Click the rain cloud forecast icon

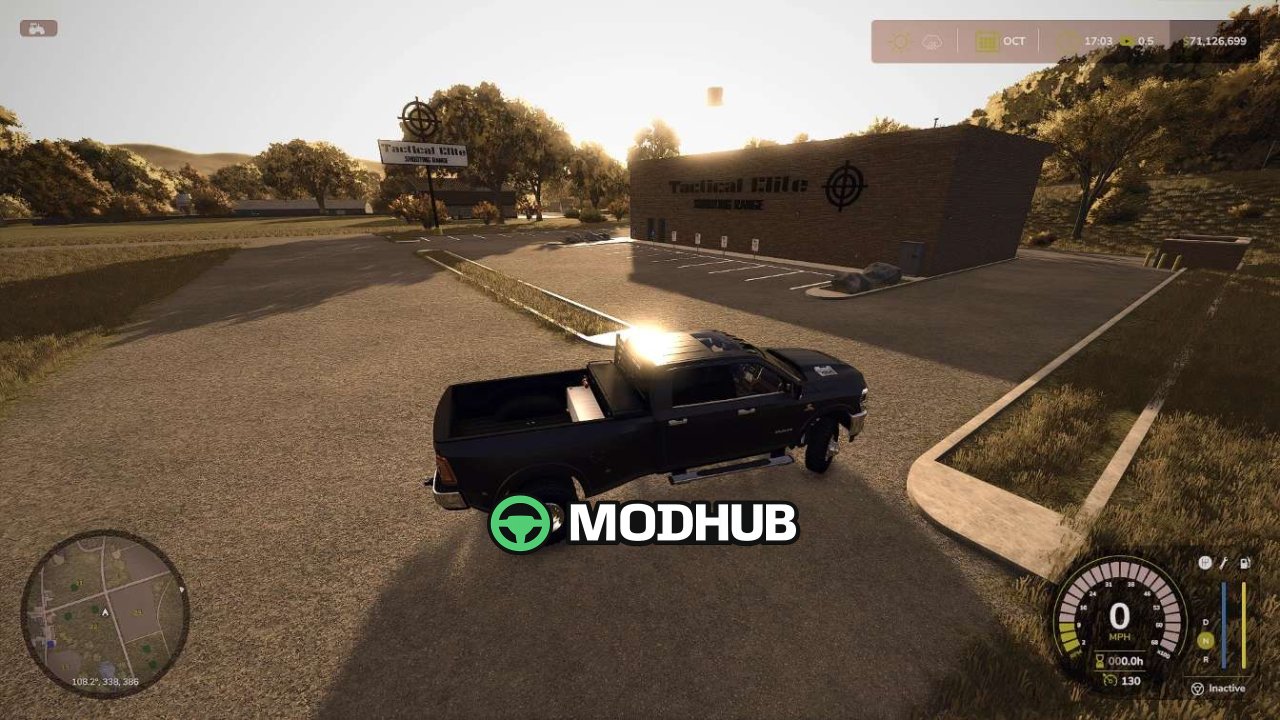tap(930, 41)
